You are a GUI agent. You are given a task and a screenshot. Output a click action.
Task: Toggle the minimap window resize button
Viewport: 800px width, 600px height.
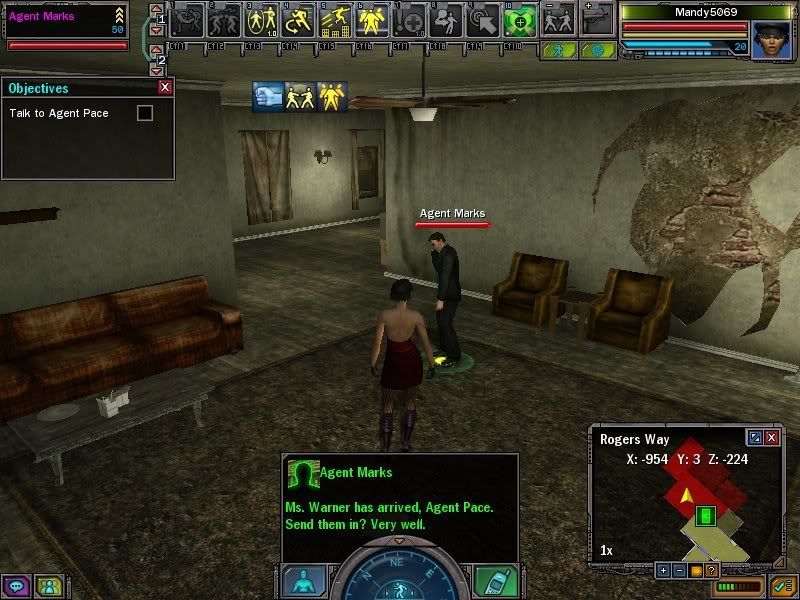[756, 438]
